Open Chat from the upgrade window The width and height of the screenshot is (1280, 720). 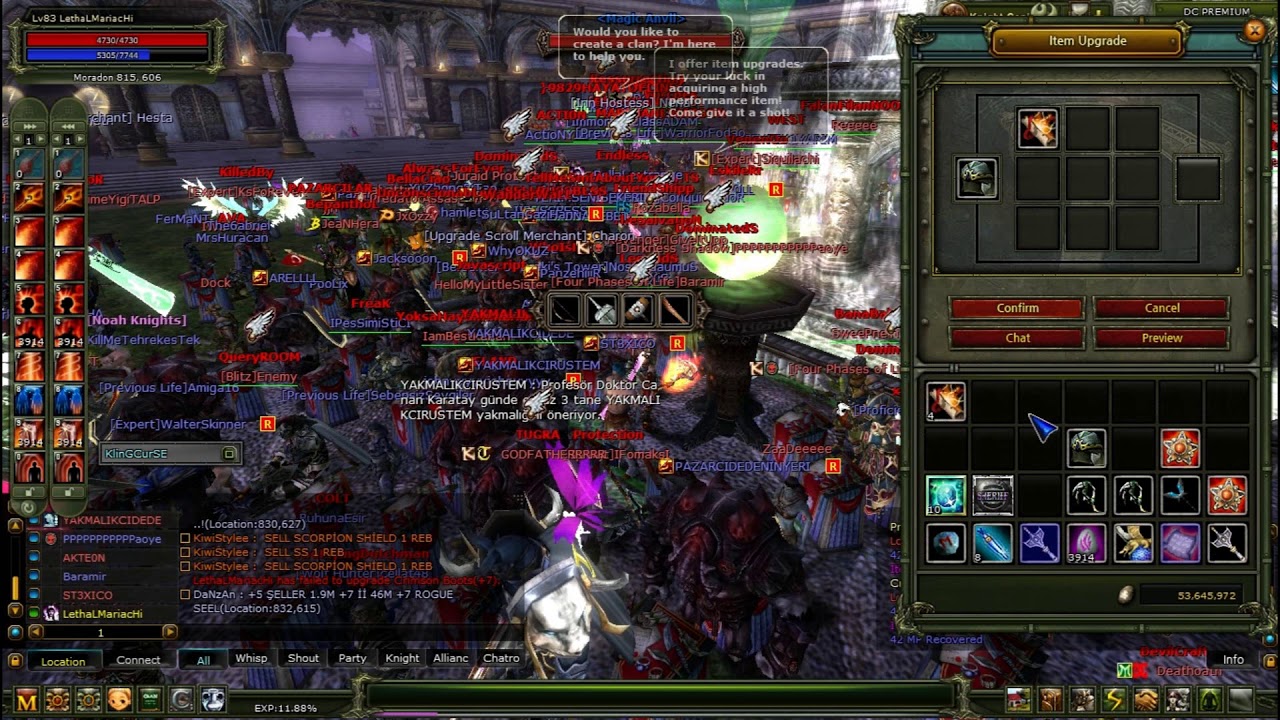coord(1017,338)
